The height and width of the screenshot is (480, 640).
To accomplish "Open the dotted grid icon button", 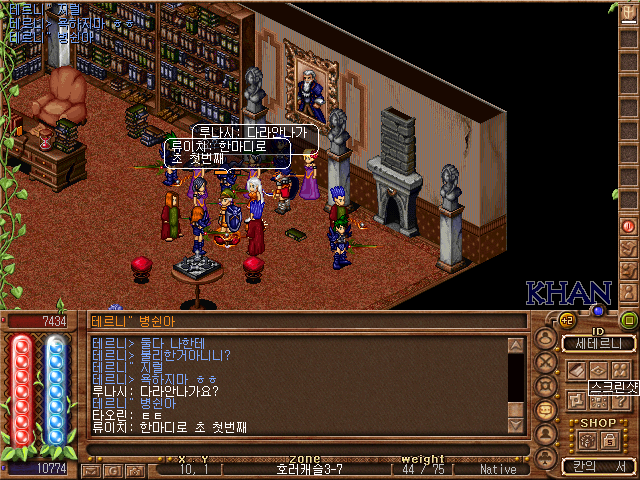I will tap(599, 399).
